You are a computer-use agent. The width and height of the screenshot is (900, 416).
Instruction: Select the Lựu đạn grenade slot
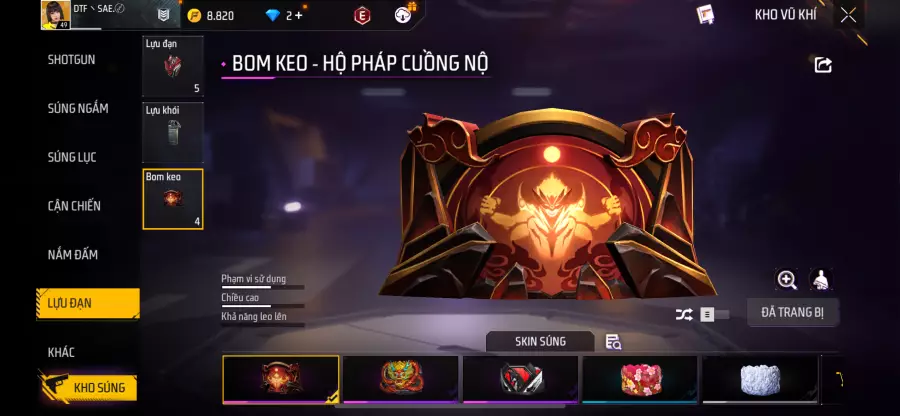[x=173, y=67]
